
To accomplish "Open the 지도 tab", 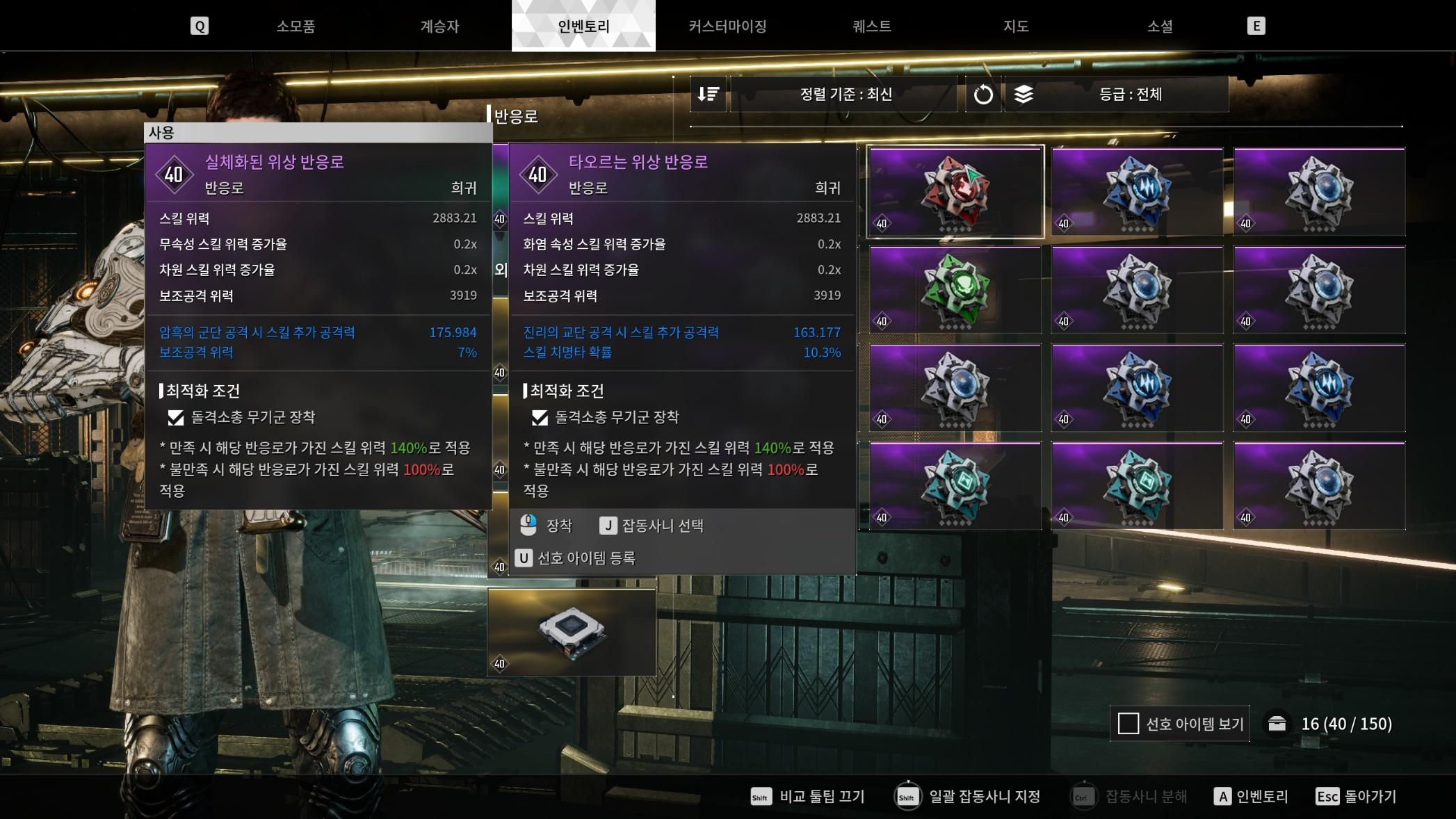I will pyautogui.click(x=1015, y=26).
